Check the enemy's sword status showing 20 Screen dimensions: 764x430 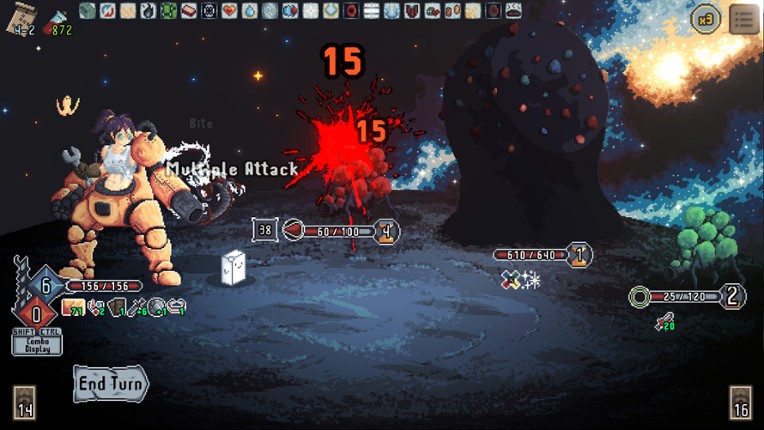click(x=664, y=321)
